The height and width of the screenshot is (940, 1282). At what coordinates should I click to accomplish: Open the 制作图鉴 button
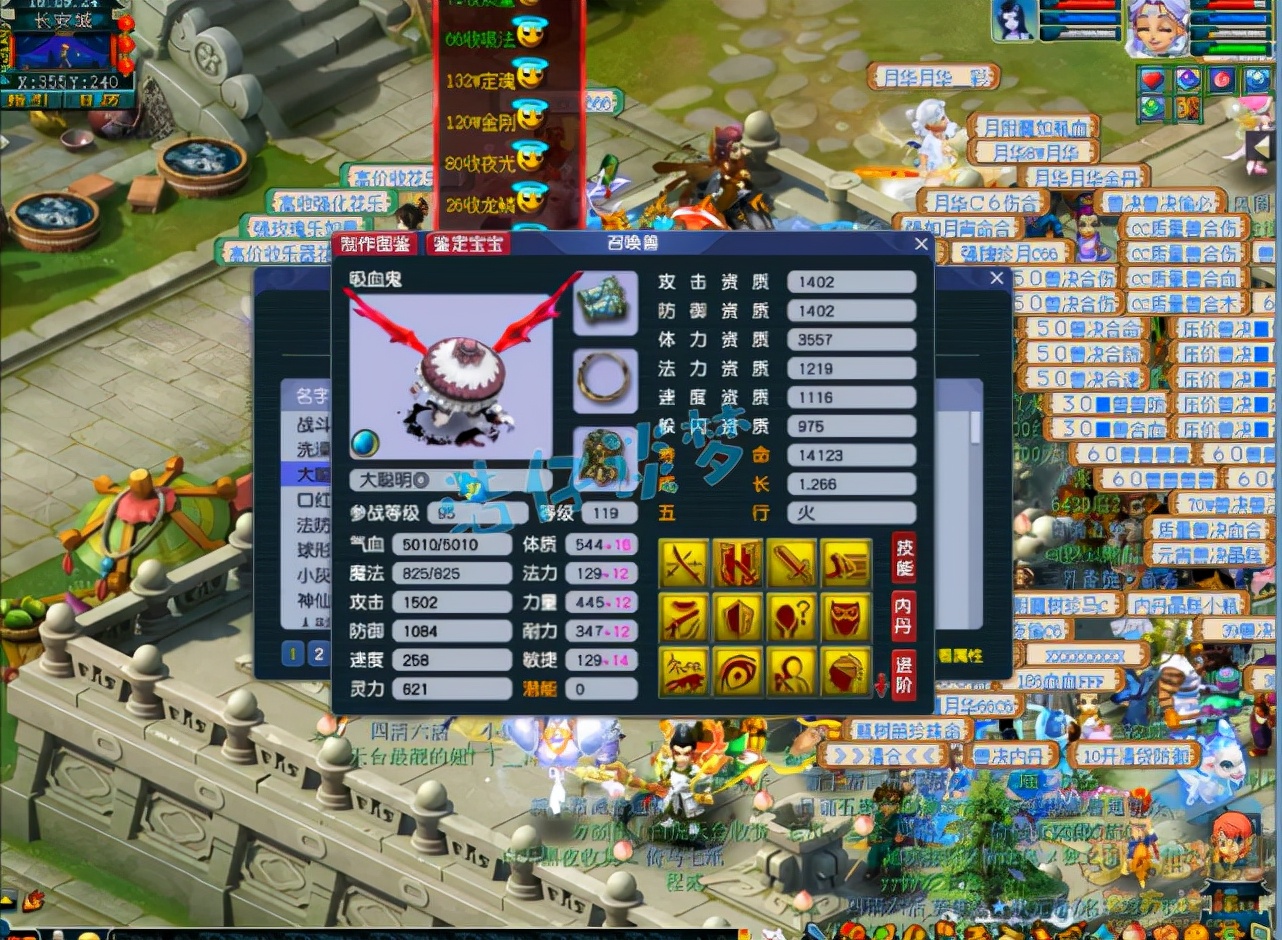click(376, 243)
